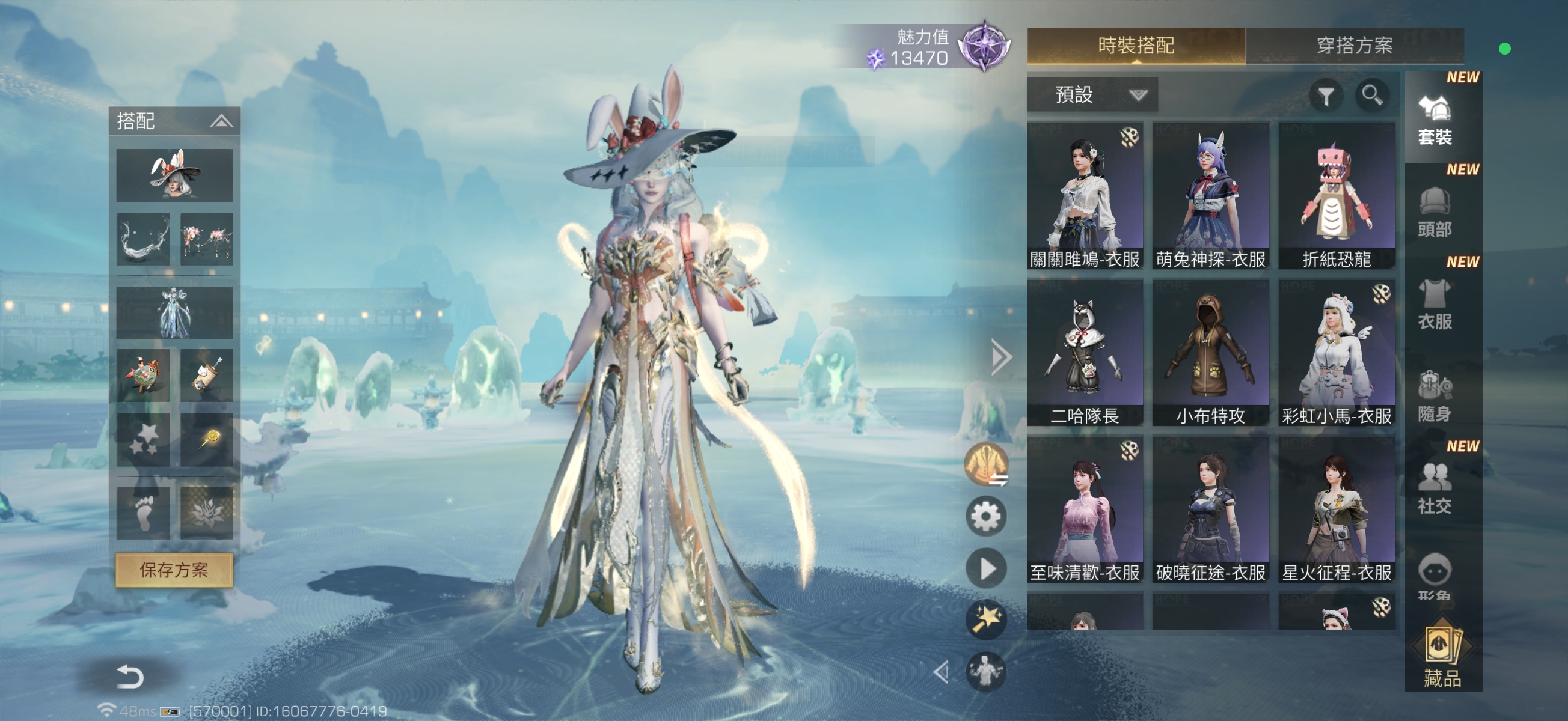Open the gear settings button
1568x721 pixels.
click(x=985, y=517)
